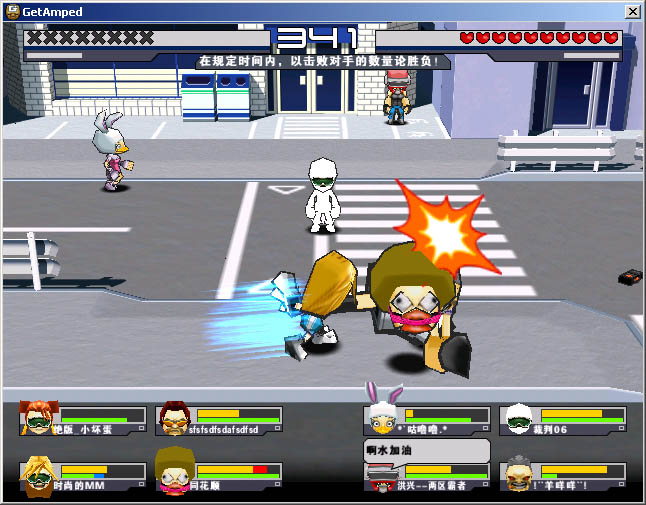The width and height of the screenshot is (646, 505).
Task: Select the 闫花顺 player portrait
Action: (173, 474)
